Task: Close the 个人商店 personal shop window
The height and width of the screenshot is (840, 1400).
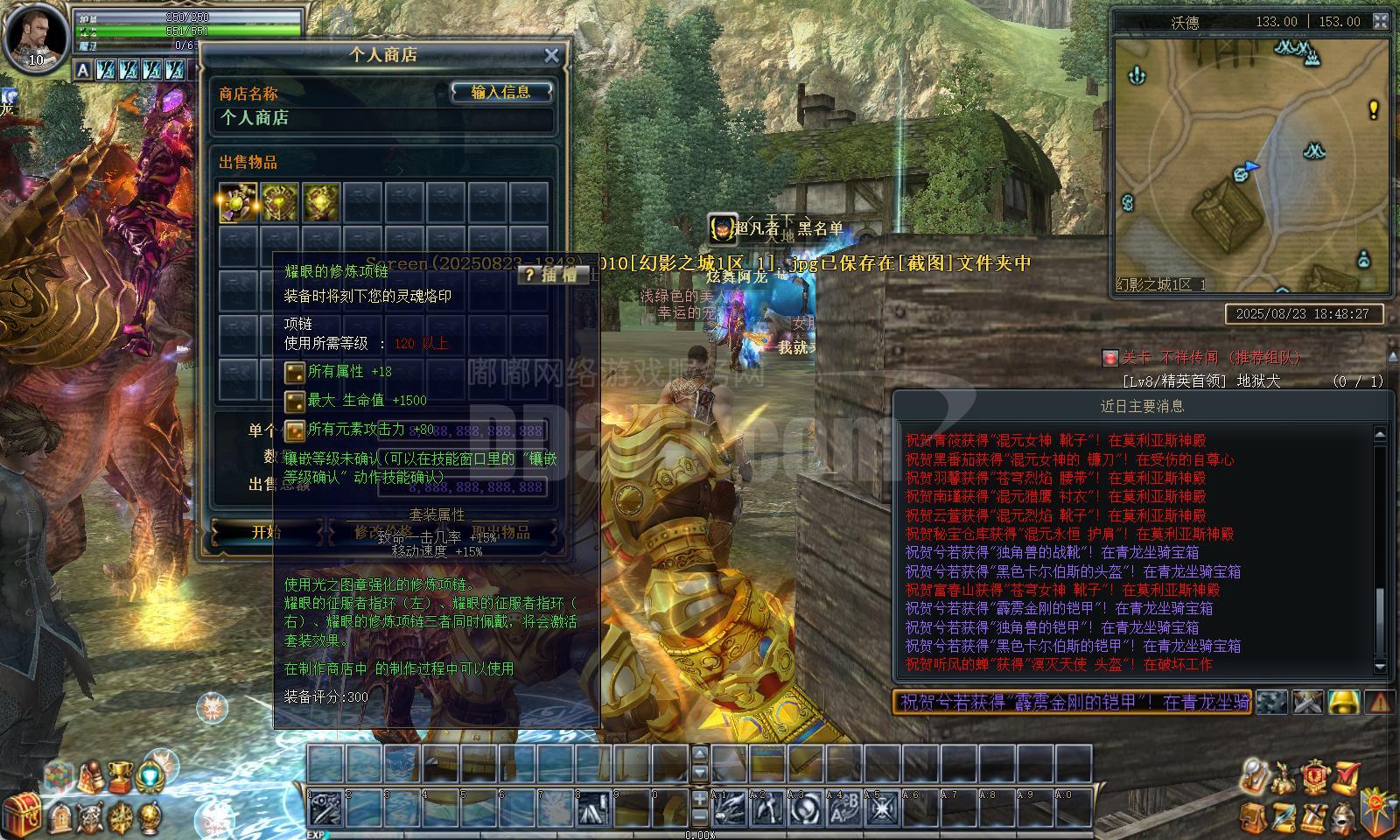Action: (x=551, y=56)
